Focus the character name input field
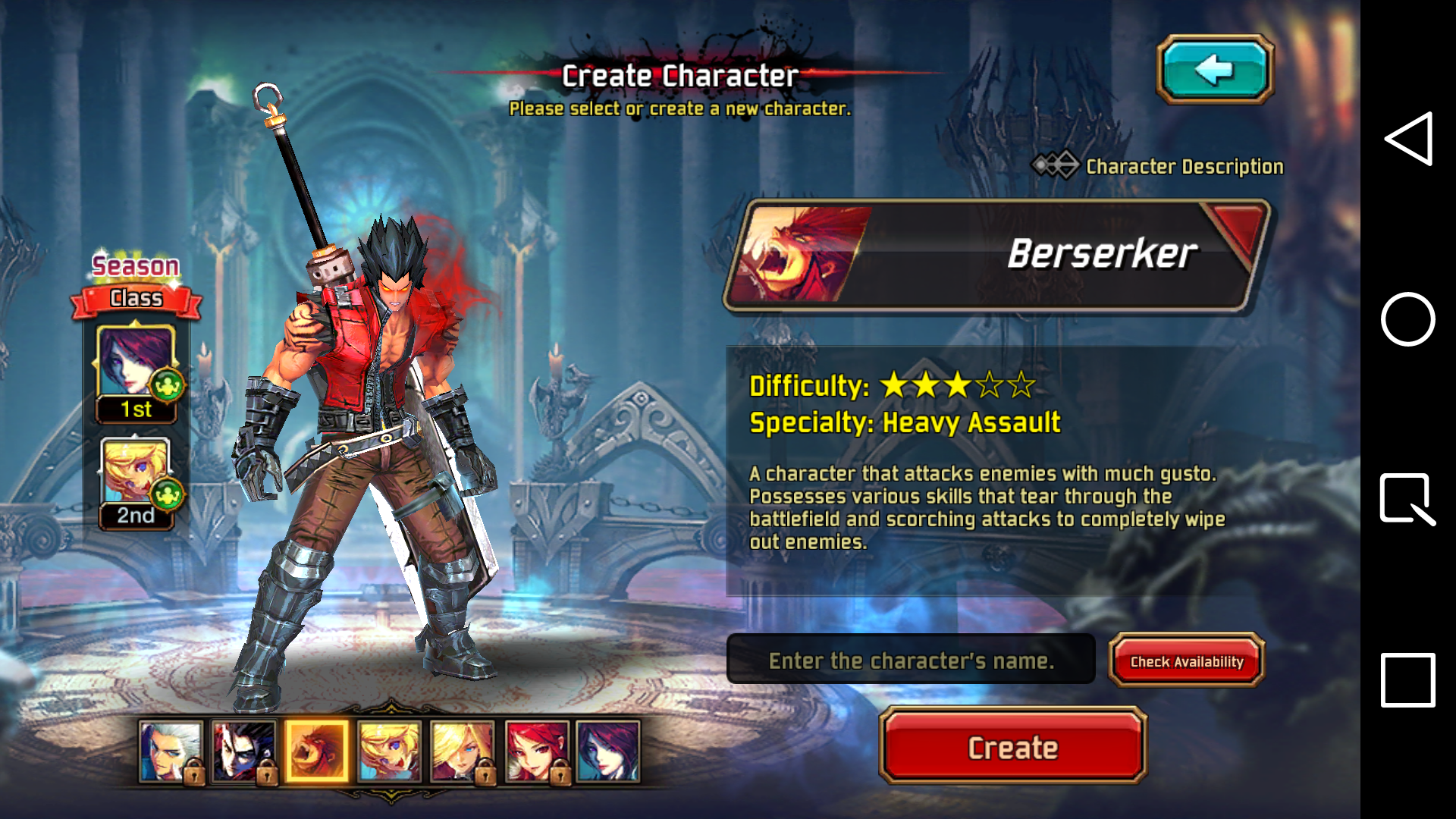1456x819 pixels. click(x=911, y=661)
